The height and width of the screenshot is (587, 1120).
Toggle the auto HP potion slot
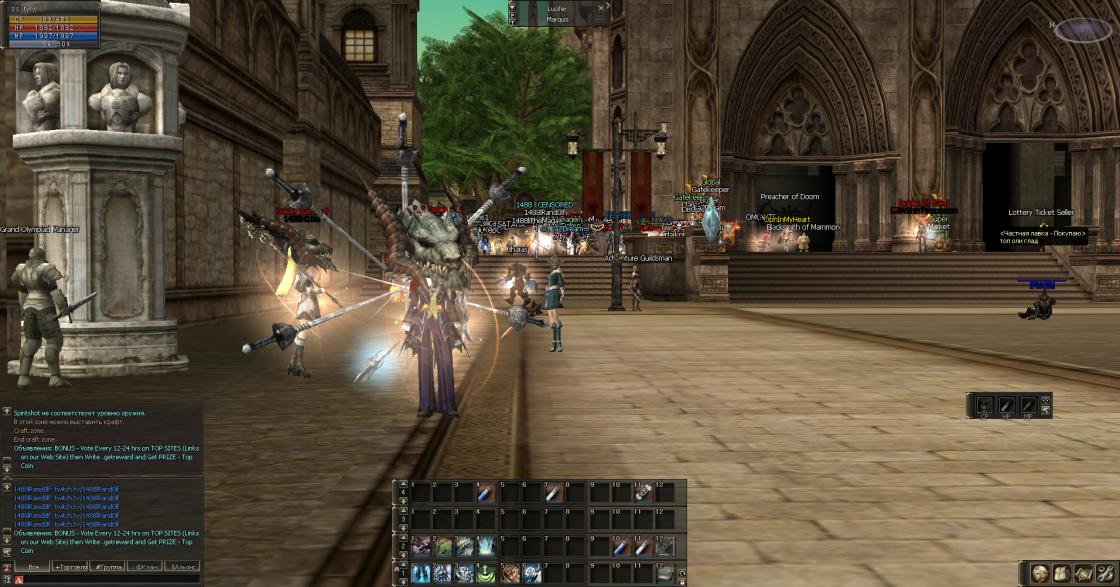(1006, 405)
